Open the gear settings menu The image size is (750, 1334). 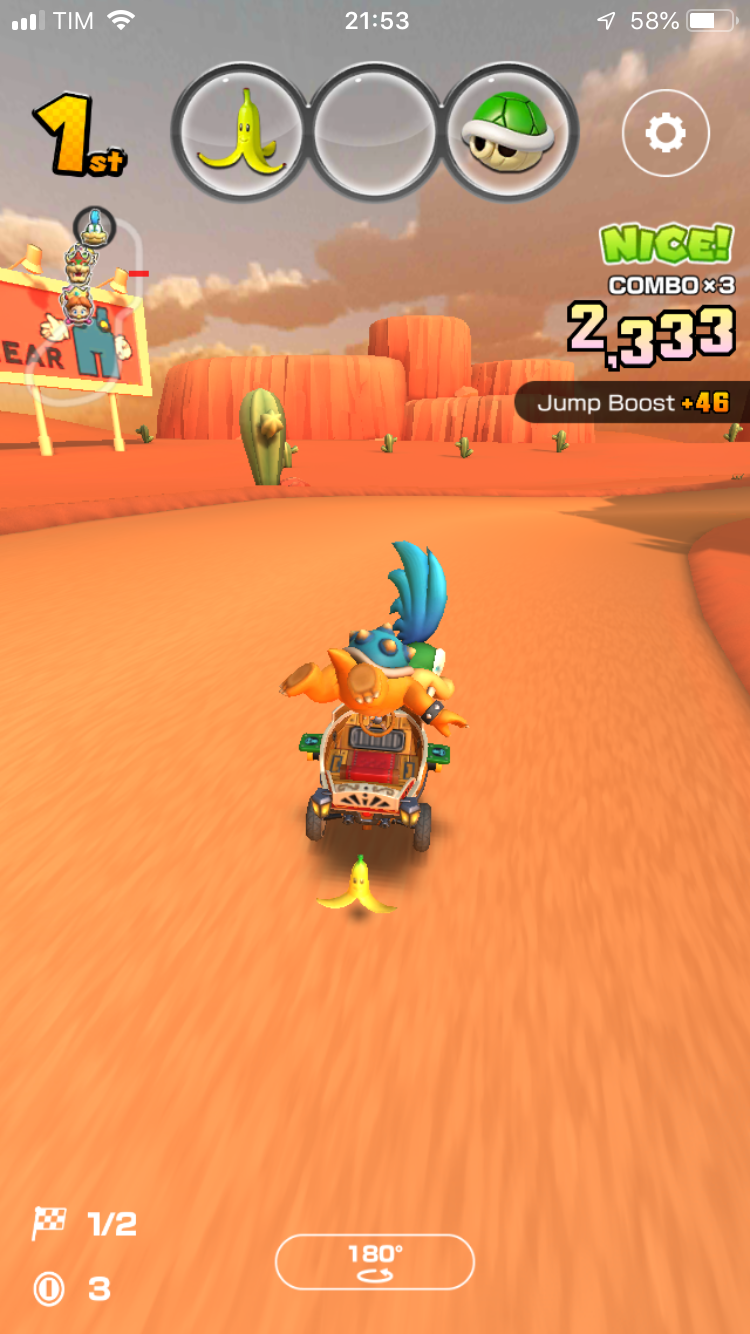[665, 133]
